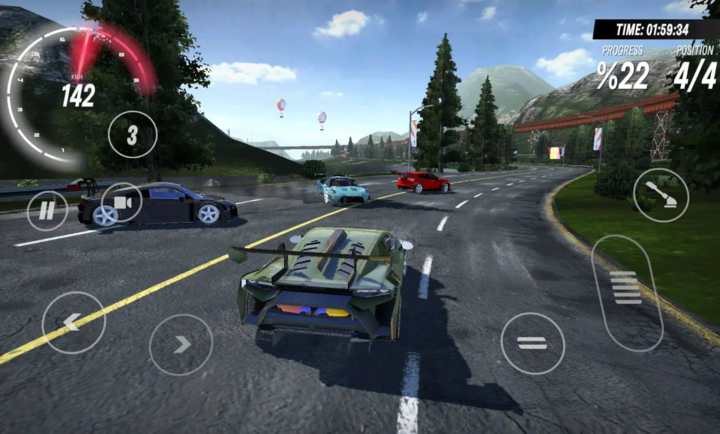Steer right with the right arrow
This screenshot has width=720, height=434.
click(x=181, y=345)
